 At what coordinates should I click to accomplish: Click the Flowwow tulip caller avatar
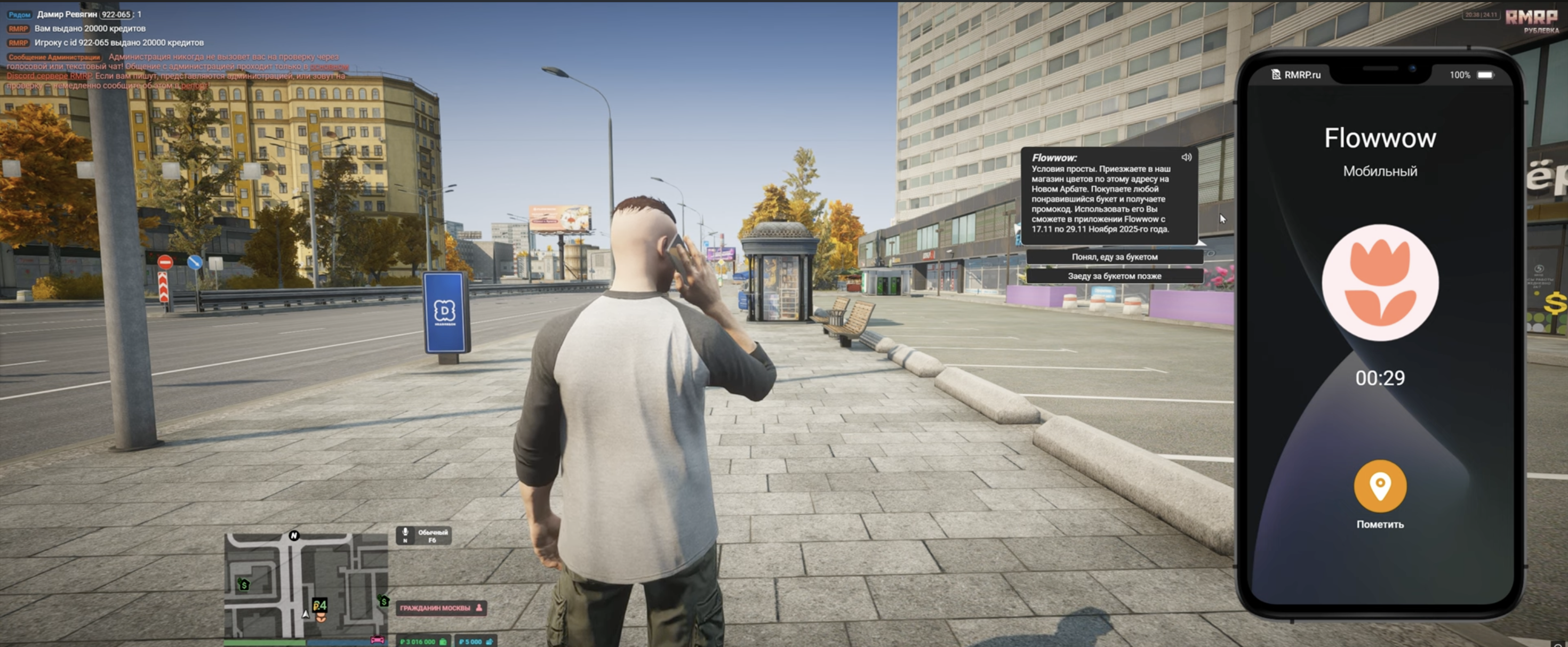click(x=1379, y=283)
